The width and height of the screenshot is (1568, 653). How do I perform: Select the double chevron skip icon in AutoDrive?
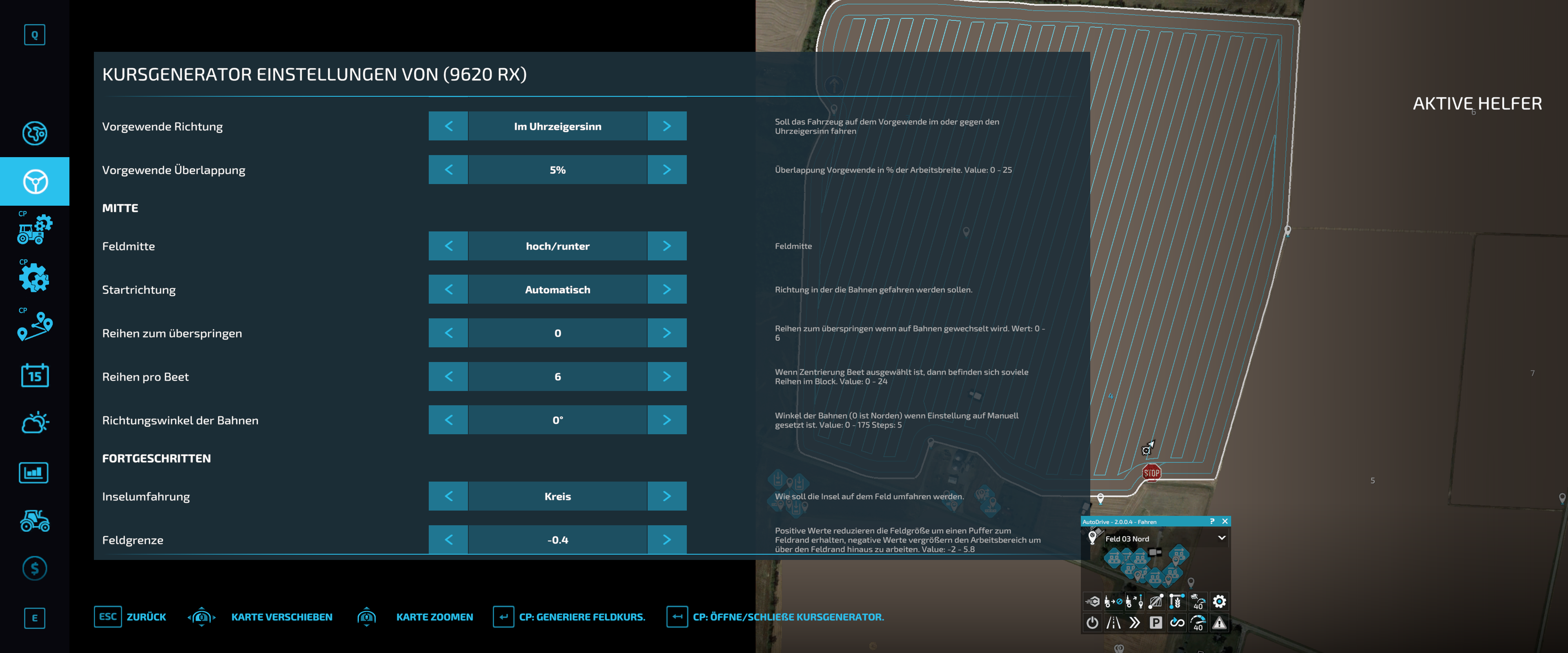point(1134,622)
